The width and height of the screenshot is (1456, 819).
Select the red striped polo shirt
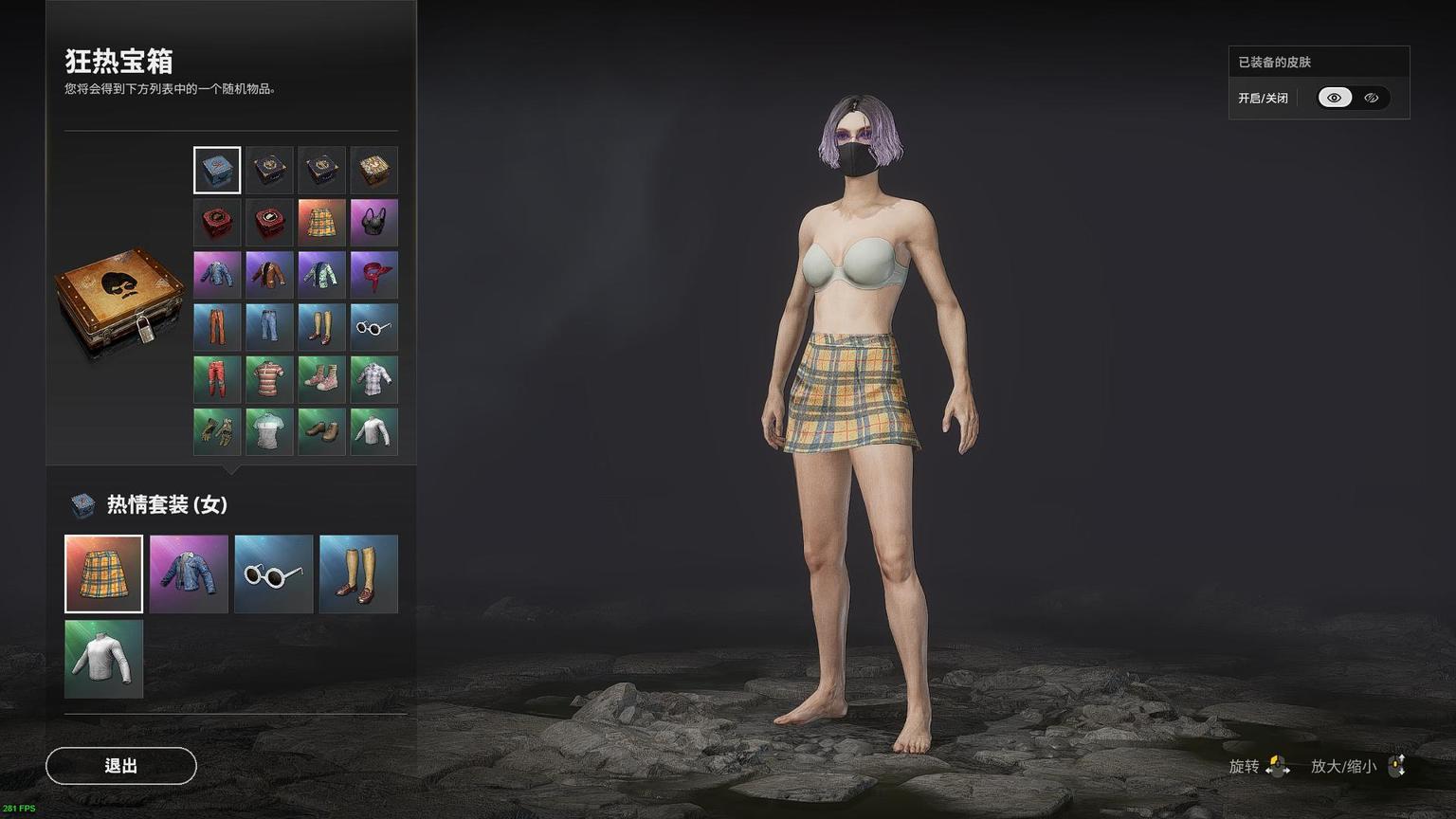coord(269,379)
